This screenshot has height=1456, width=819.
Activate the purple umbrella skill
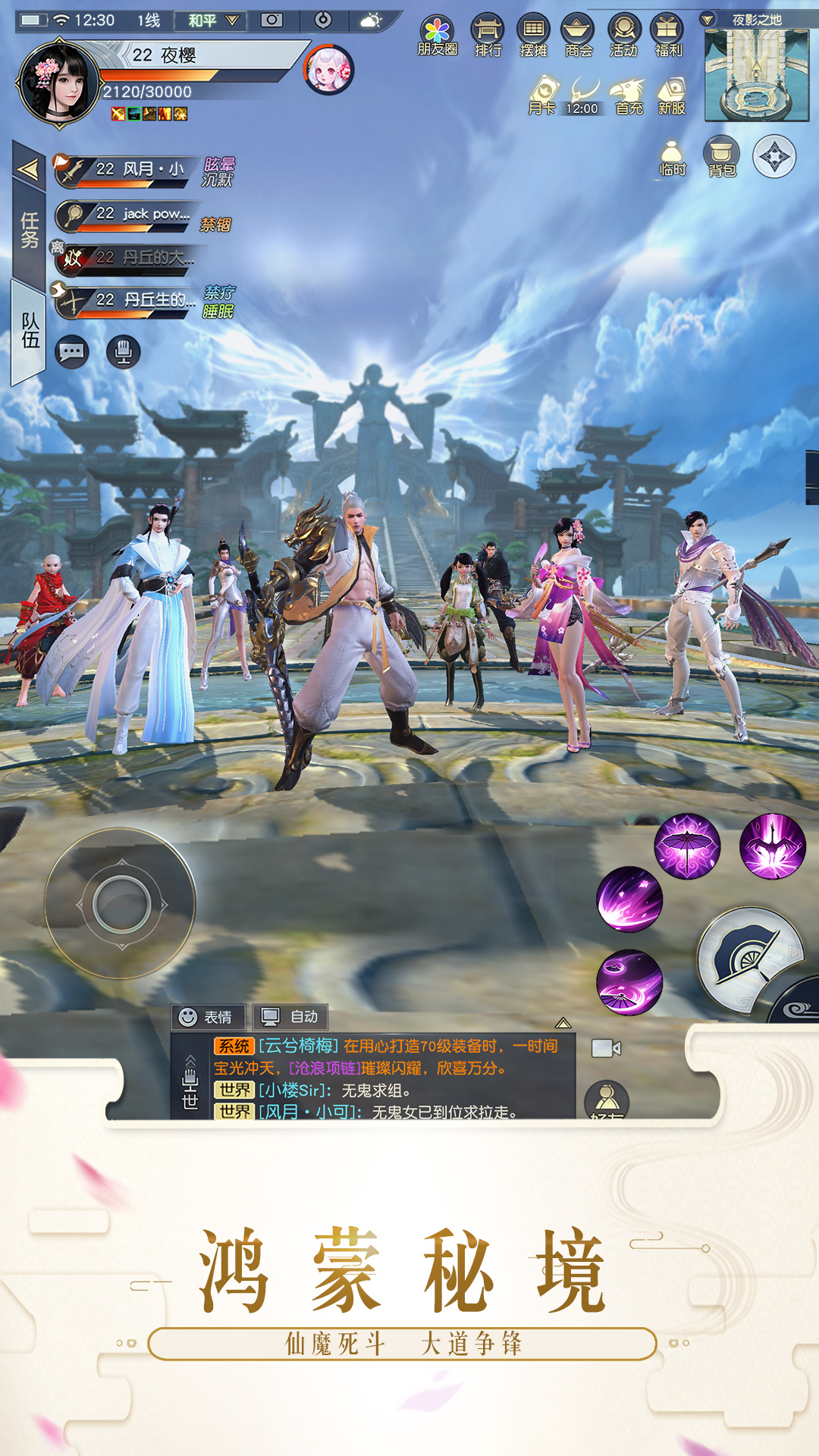tap(687, 846)
